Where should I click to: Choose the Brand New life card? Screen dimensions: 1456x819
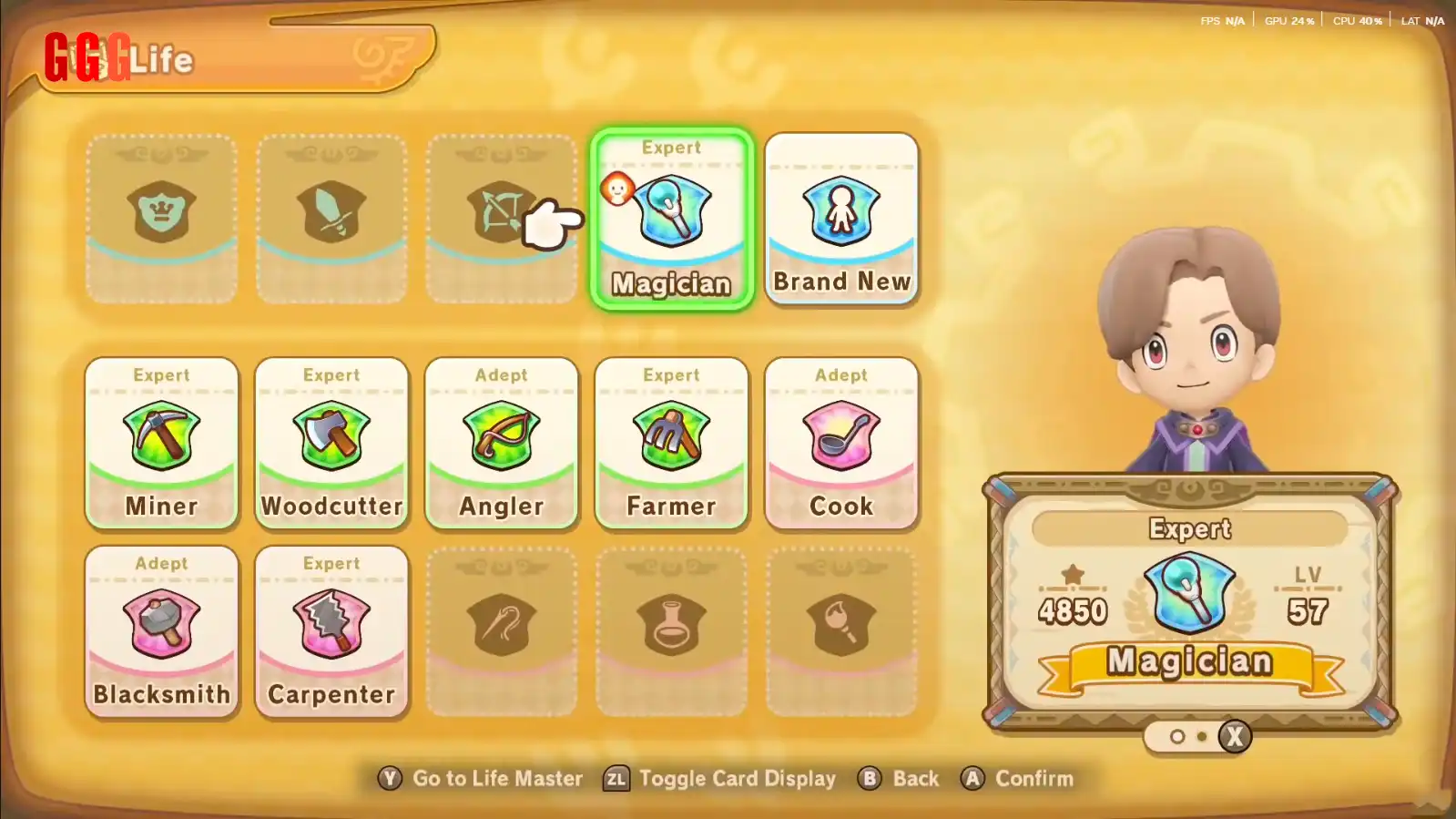tap(841, 219)
